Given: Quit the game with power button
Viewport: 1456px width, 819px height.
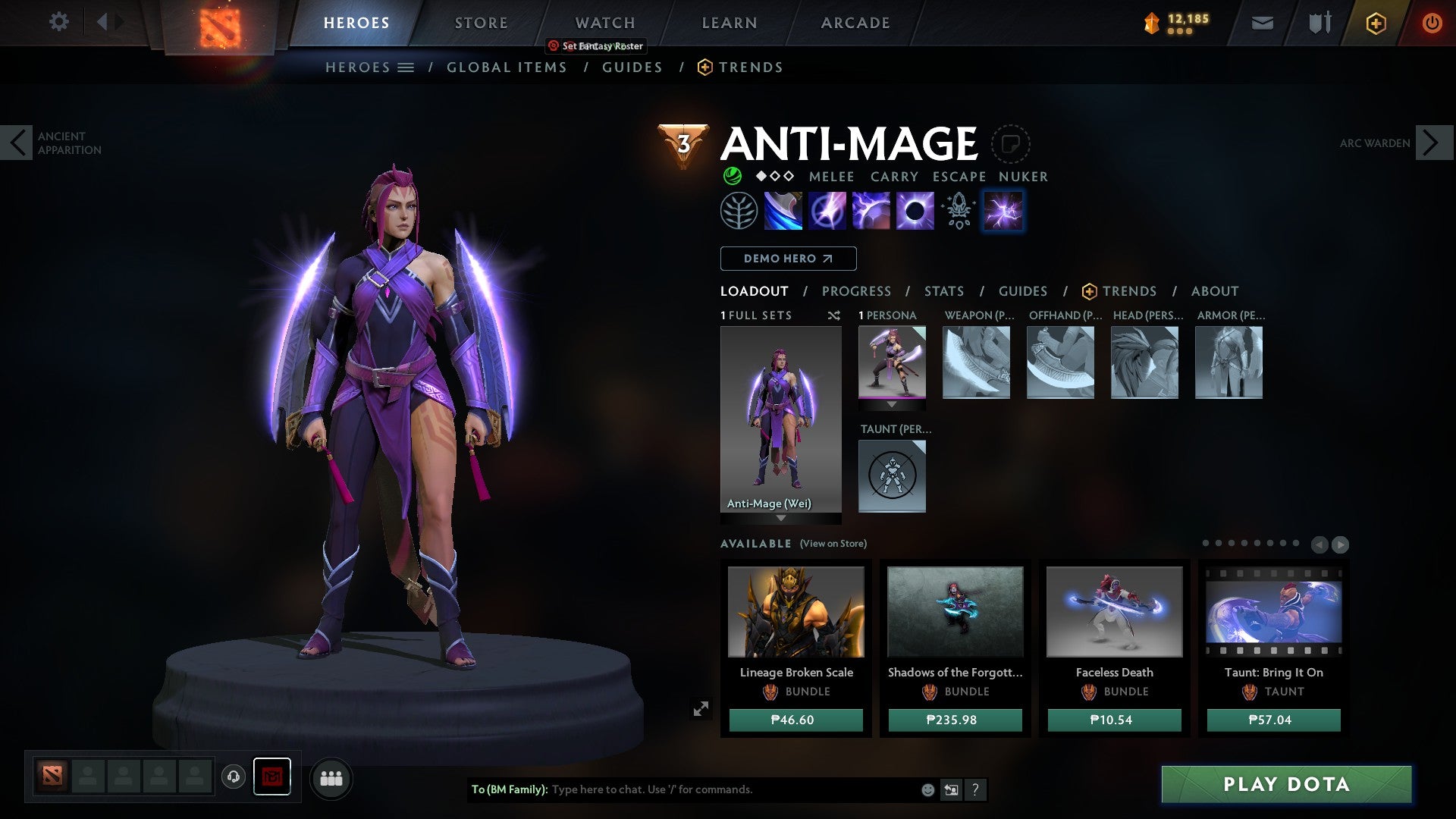Looking at the screenshot, I should [1431, 23].
